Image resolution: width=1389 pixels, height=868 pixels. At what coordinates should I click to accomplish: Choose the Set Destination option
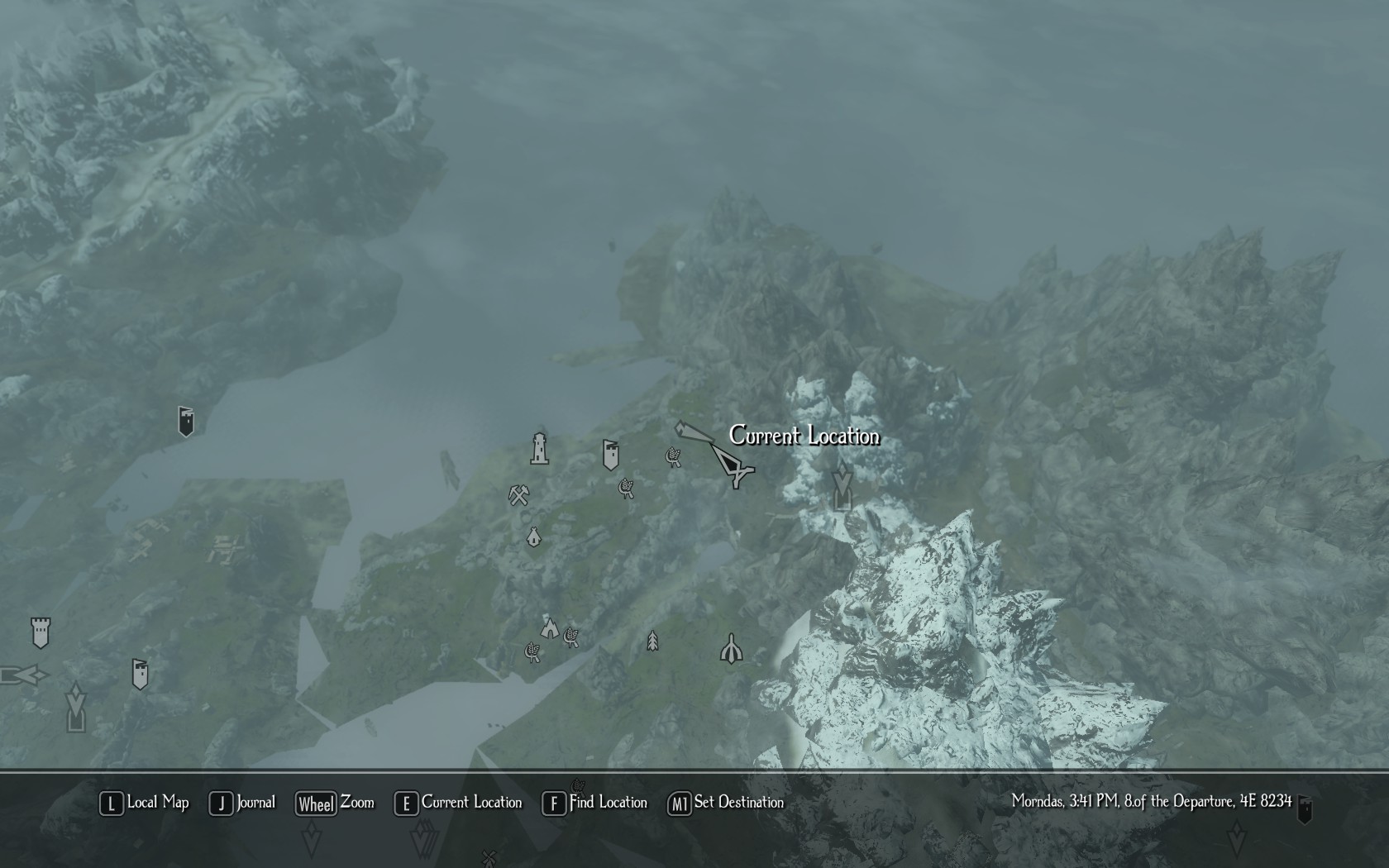726,803
